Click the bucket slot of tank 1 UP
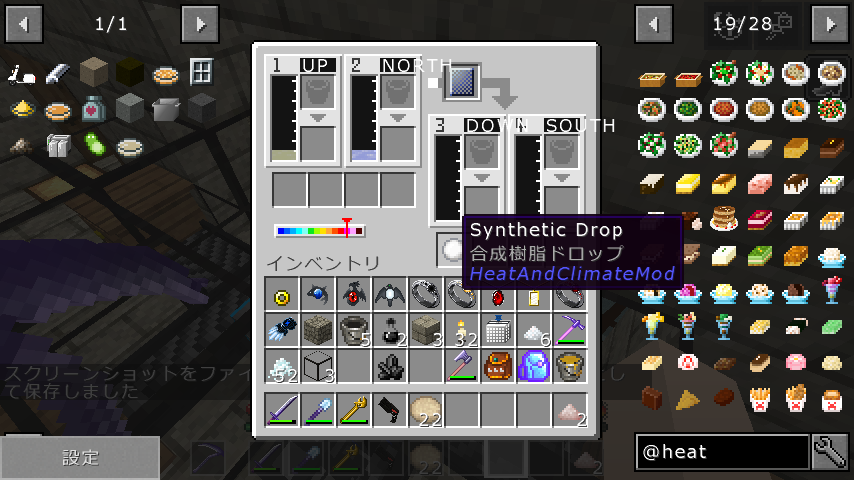Screen dimensions: 854x480 coord(317,91)
